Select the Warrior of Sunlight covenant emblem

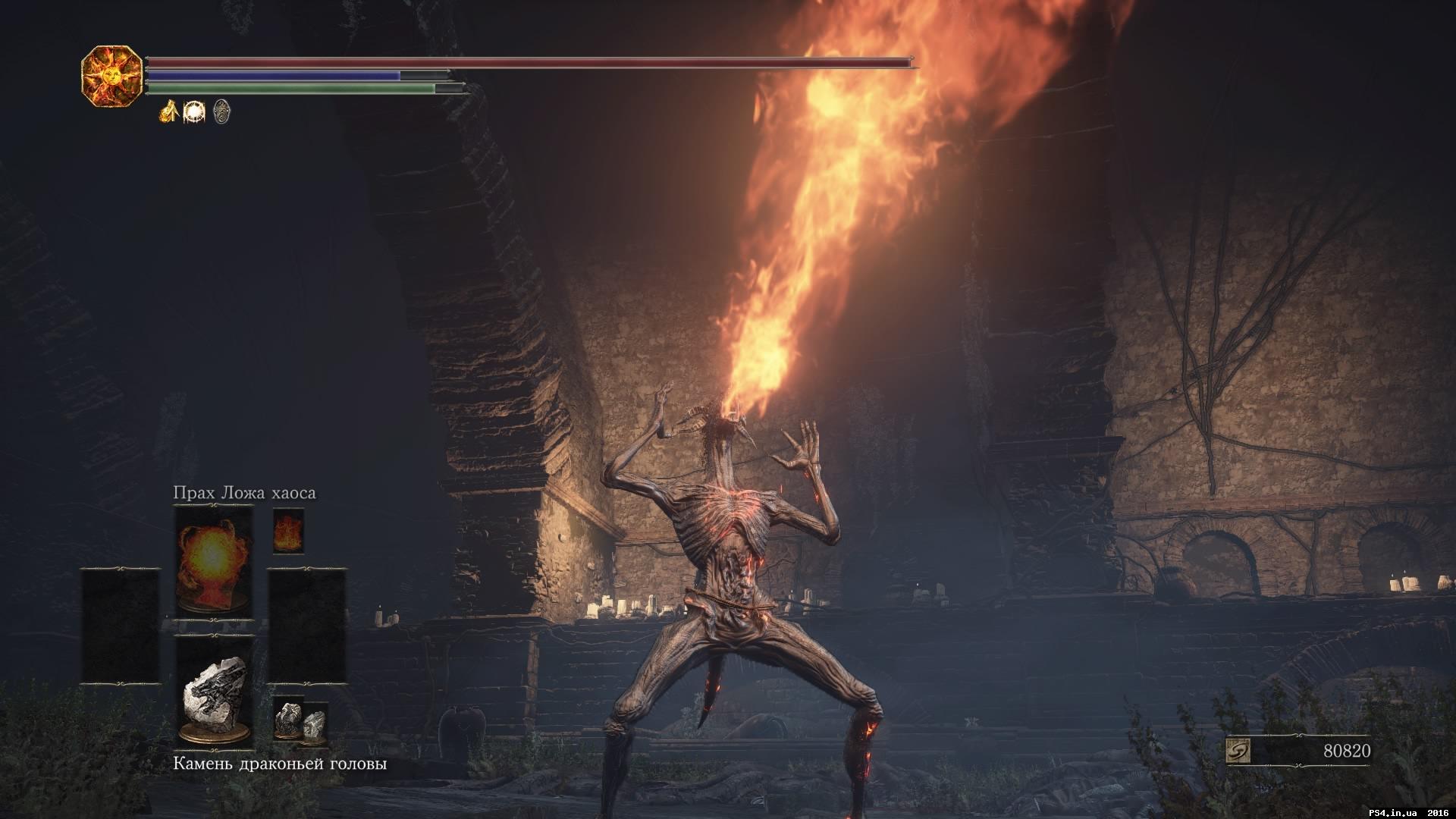[114, 76]
